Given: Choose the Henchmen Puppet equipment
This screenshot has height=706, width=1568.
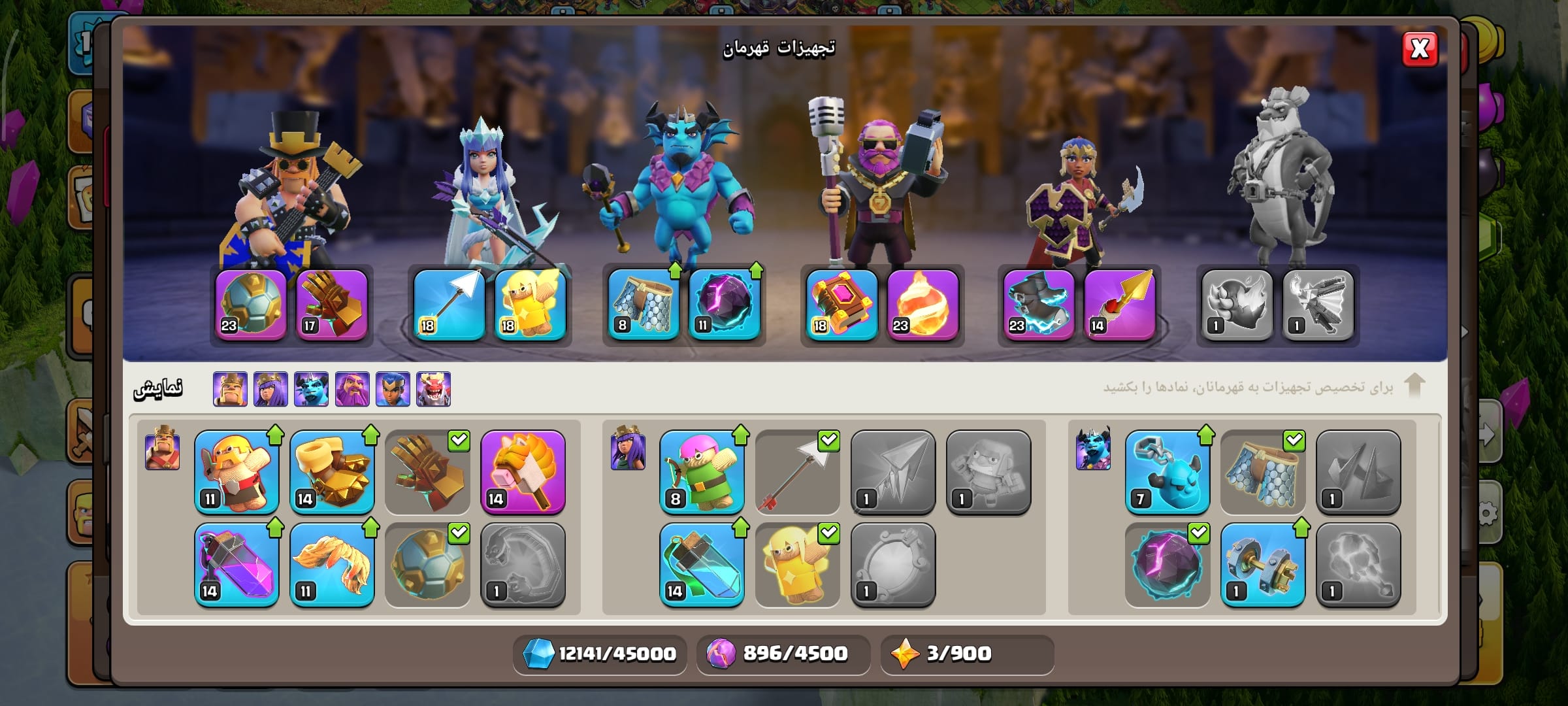Looking at the screenshot, I should (1167, 472).
